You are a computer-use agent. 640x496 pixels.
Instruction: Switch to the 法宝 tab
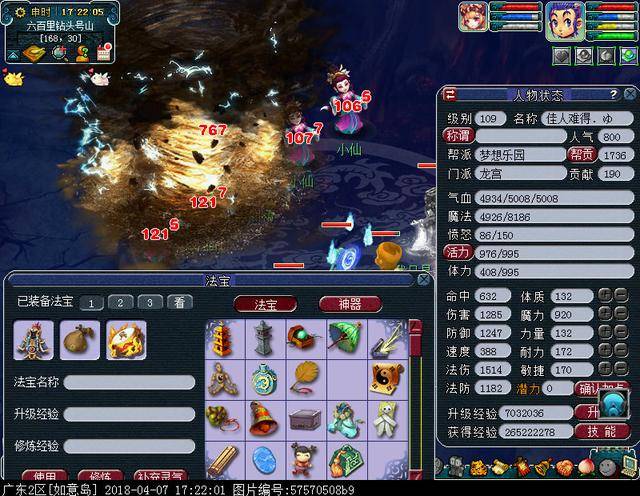(266, 303)
